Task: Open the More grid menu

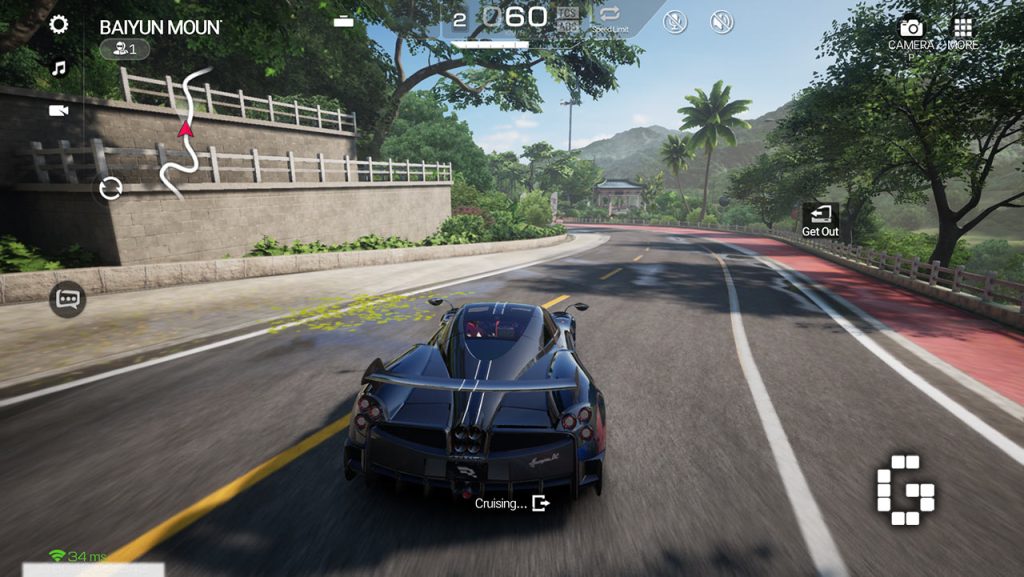Action: coord(962,33)
